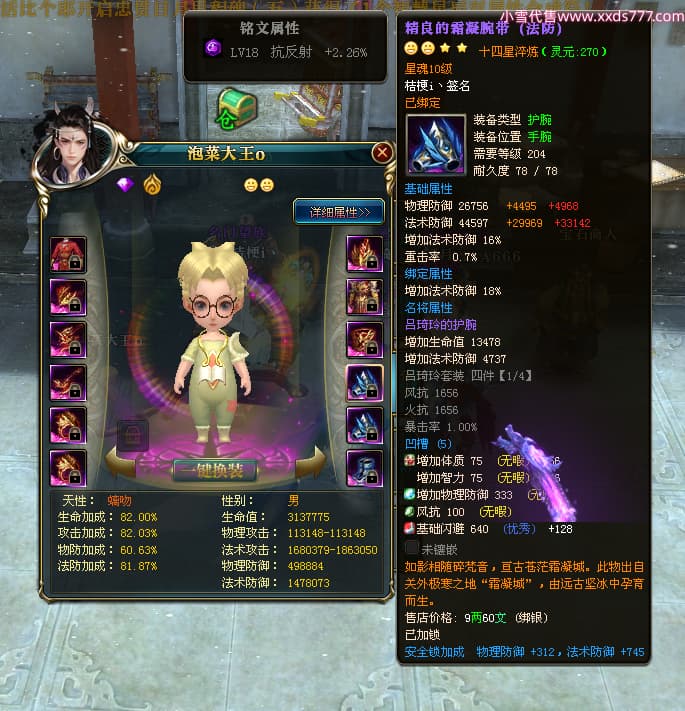Click the purple gem icon under the name
Screen dimensions: 685x711
pos(125,185)
